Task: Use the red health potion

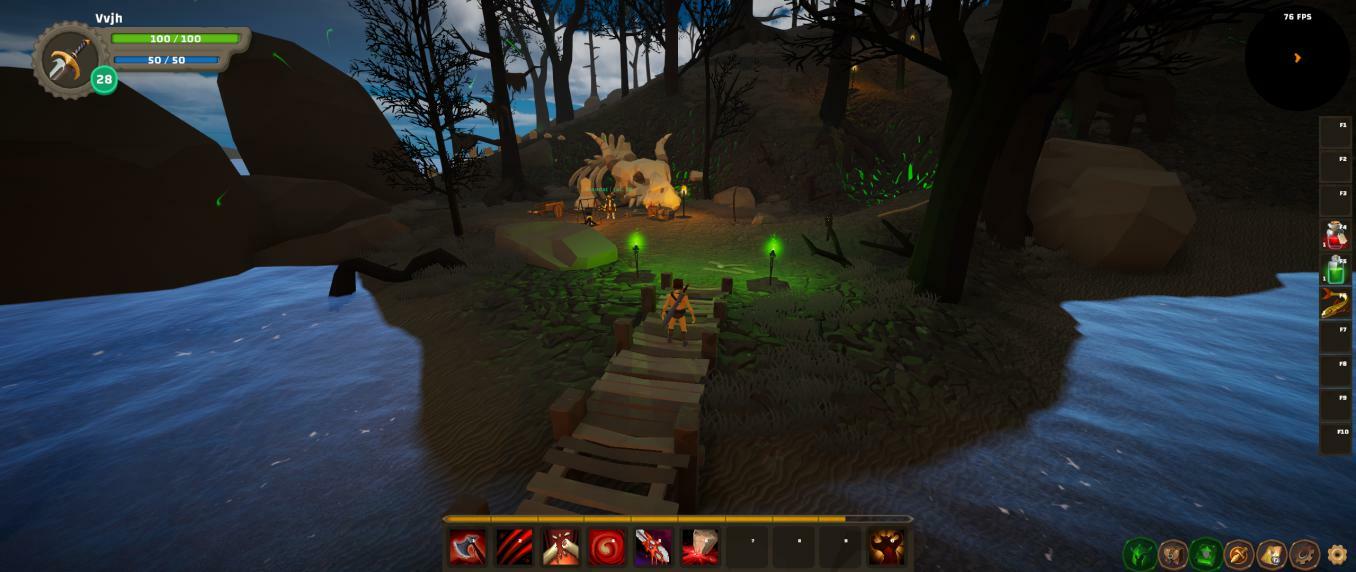Action: pos(1335,235)
